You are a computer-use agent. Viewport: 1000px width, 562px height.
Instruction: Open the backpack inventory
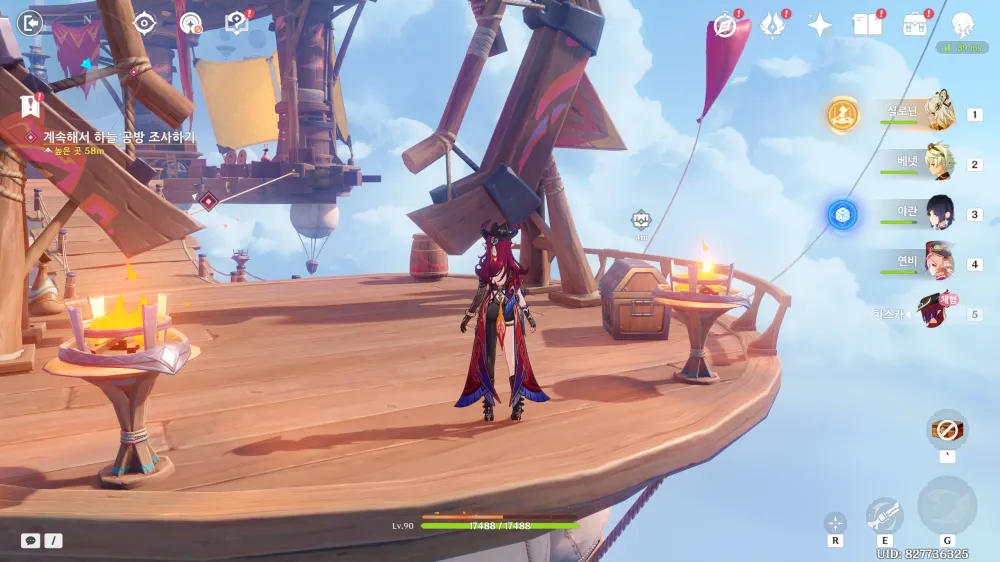point(914,25)
